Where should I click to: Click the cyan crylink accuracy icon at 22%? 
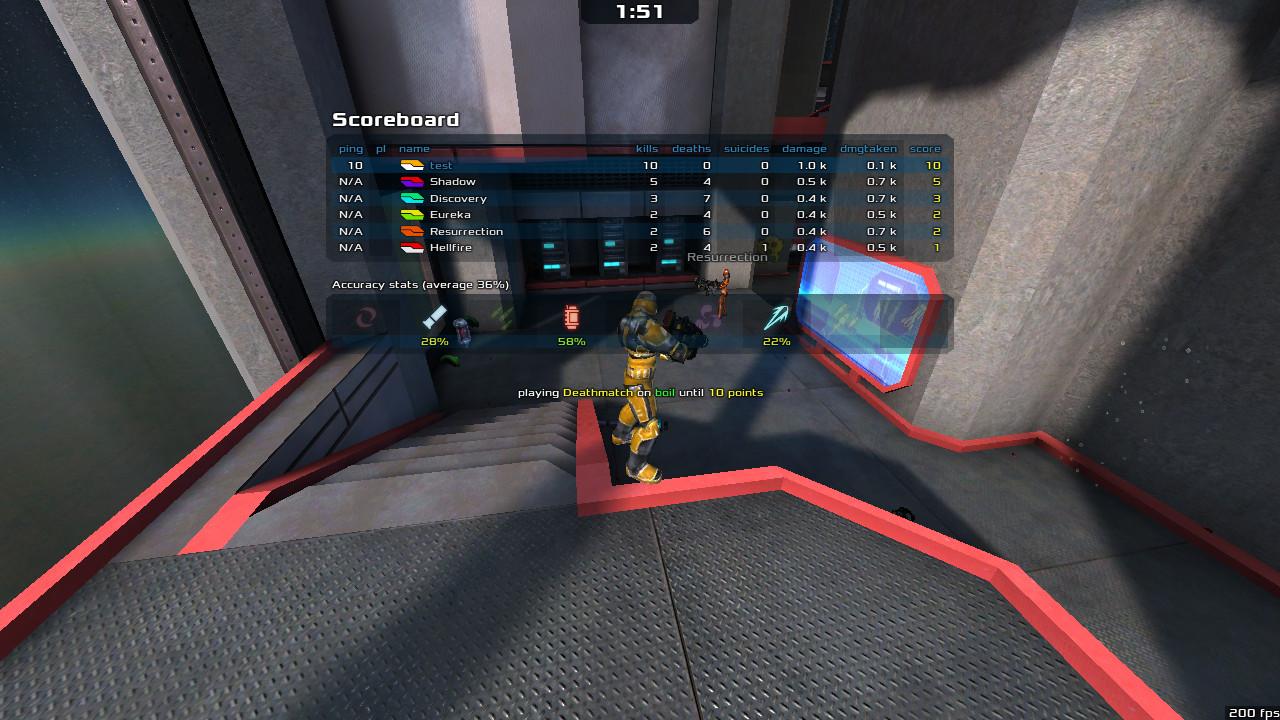pyautogui.click(x=776, y=318)
